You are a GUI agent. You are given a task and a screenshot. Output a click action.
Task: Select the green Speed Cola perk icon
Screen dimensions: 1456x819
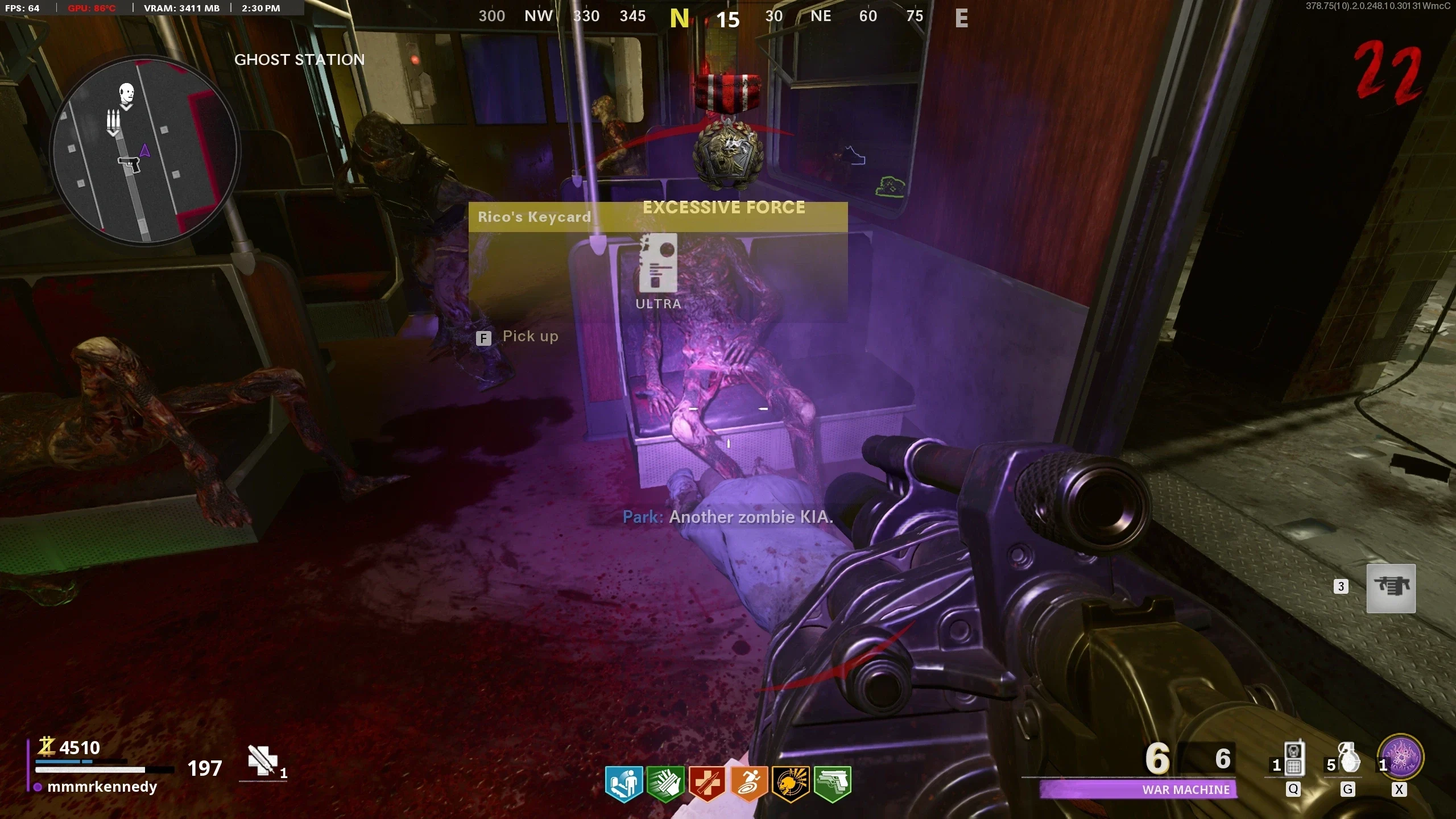[x=665, y=784]
